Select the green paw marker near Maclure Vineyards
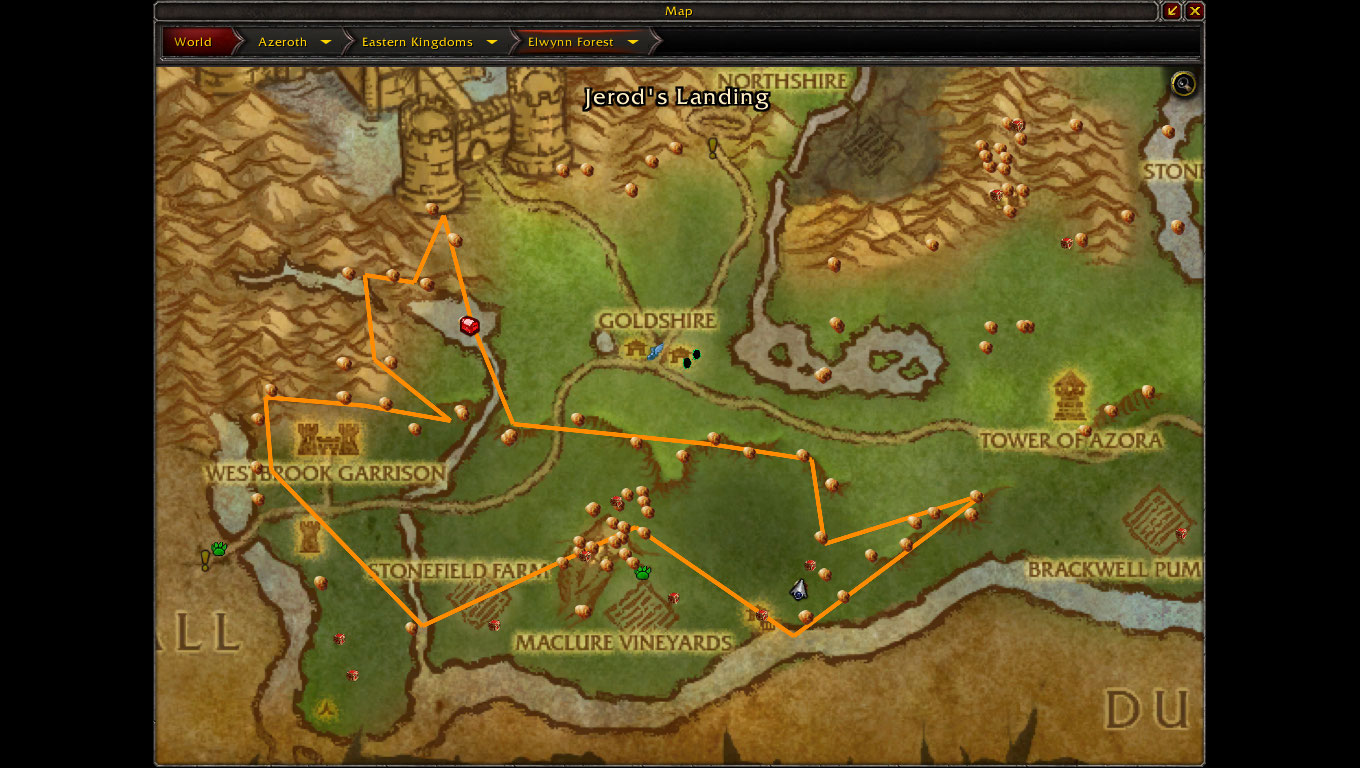 pos(642,572)
